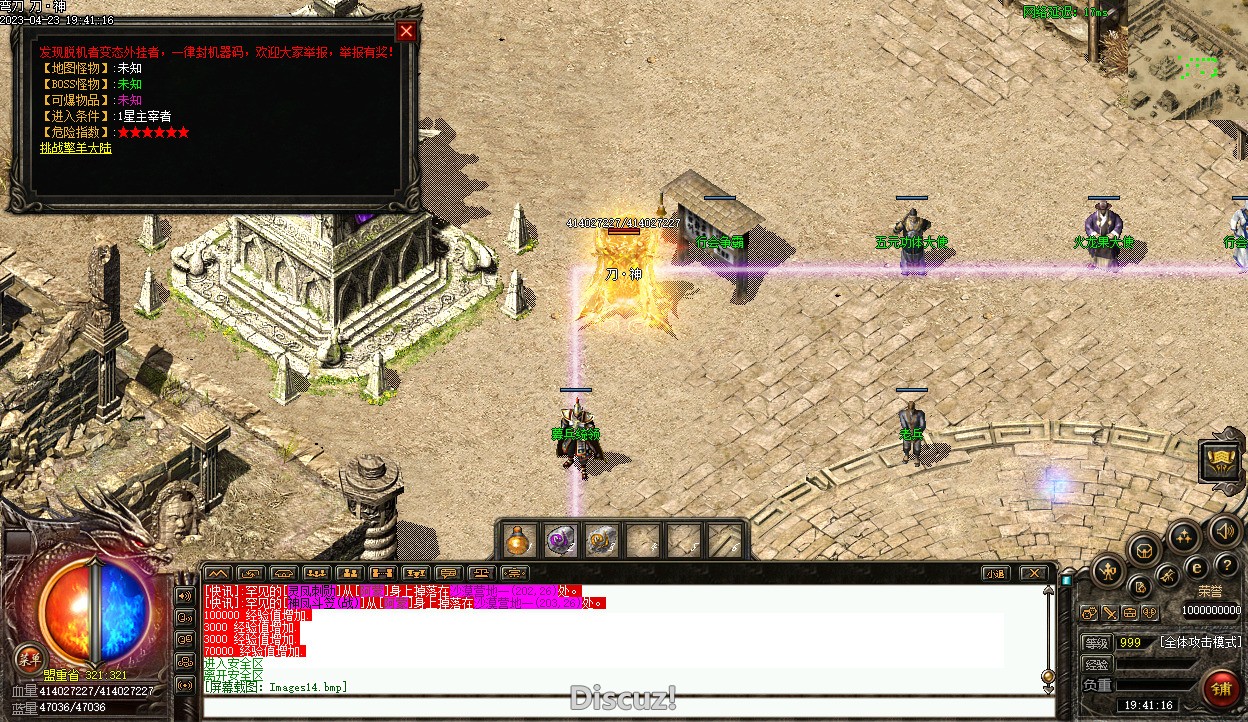Open the scroll-shaped side menu button
The image size is (1248, 722).
click(1221, 461)
